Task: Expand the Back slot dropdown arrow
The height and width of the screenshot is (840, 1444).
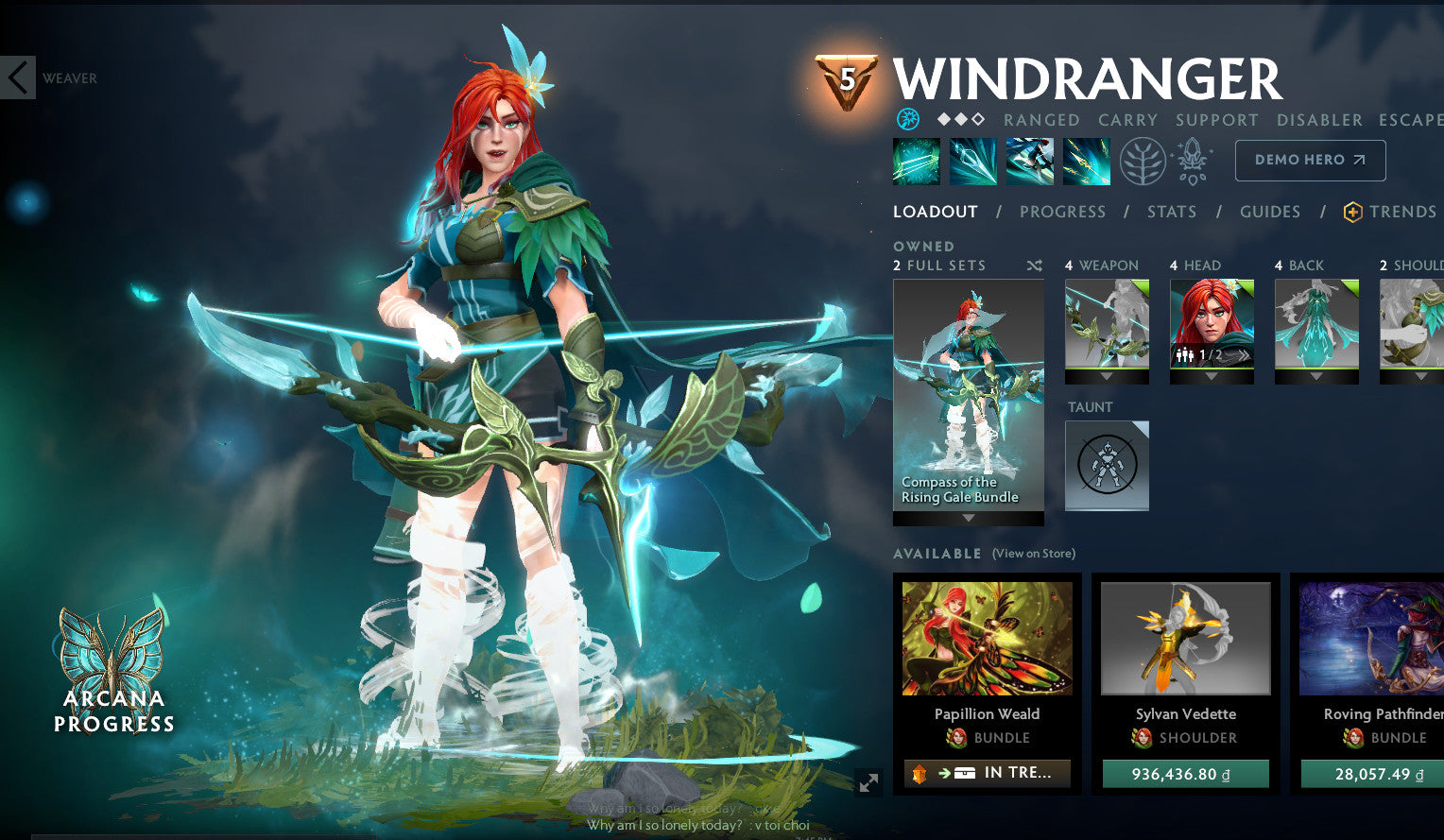Action: [x=1315, y=376]
